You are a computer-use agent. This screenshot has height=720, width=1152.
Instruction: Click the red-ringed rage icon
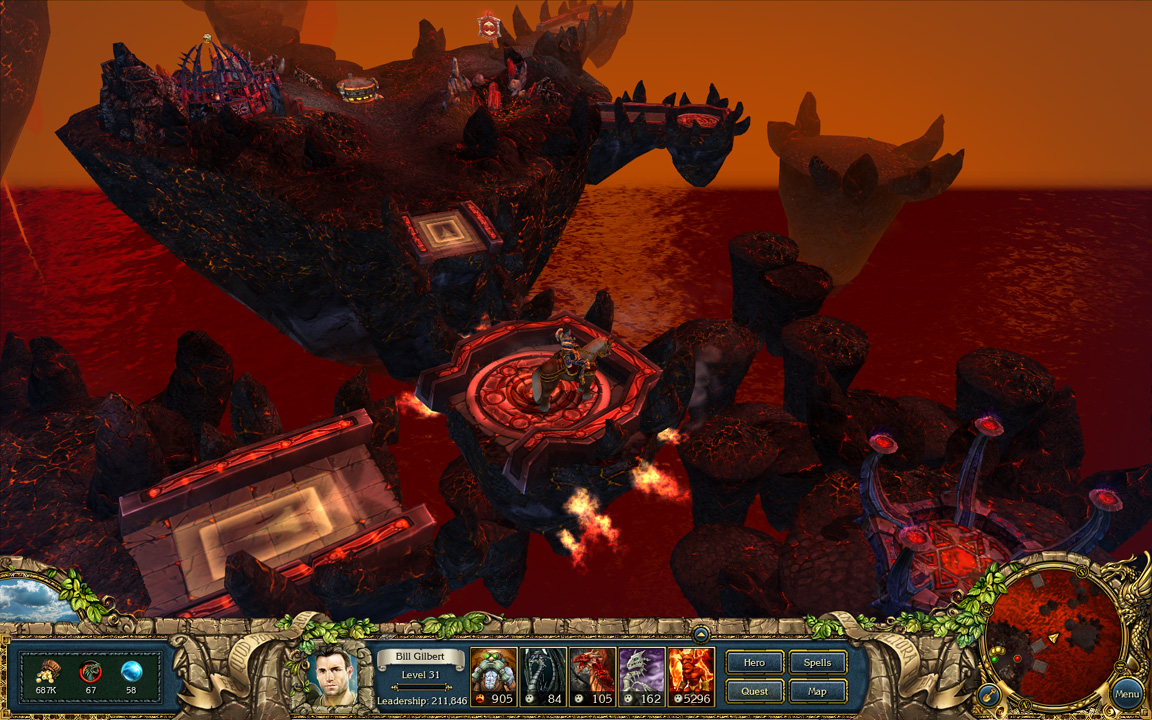(90, 671)
